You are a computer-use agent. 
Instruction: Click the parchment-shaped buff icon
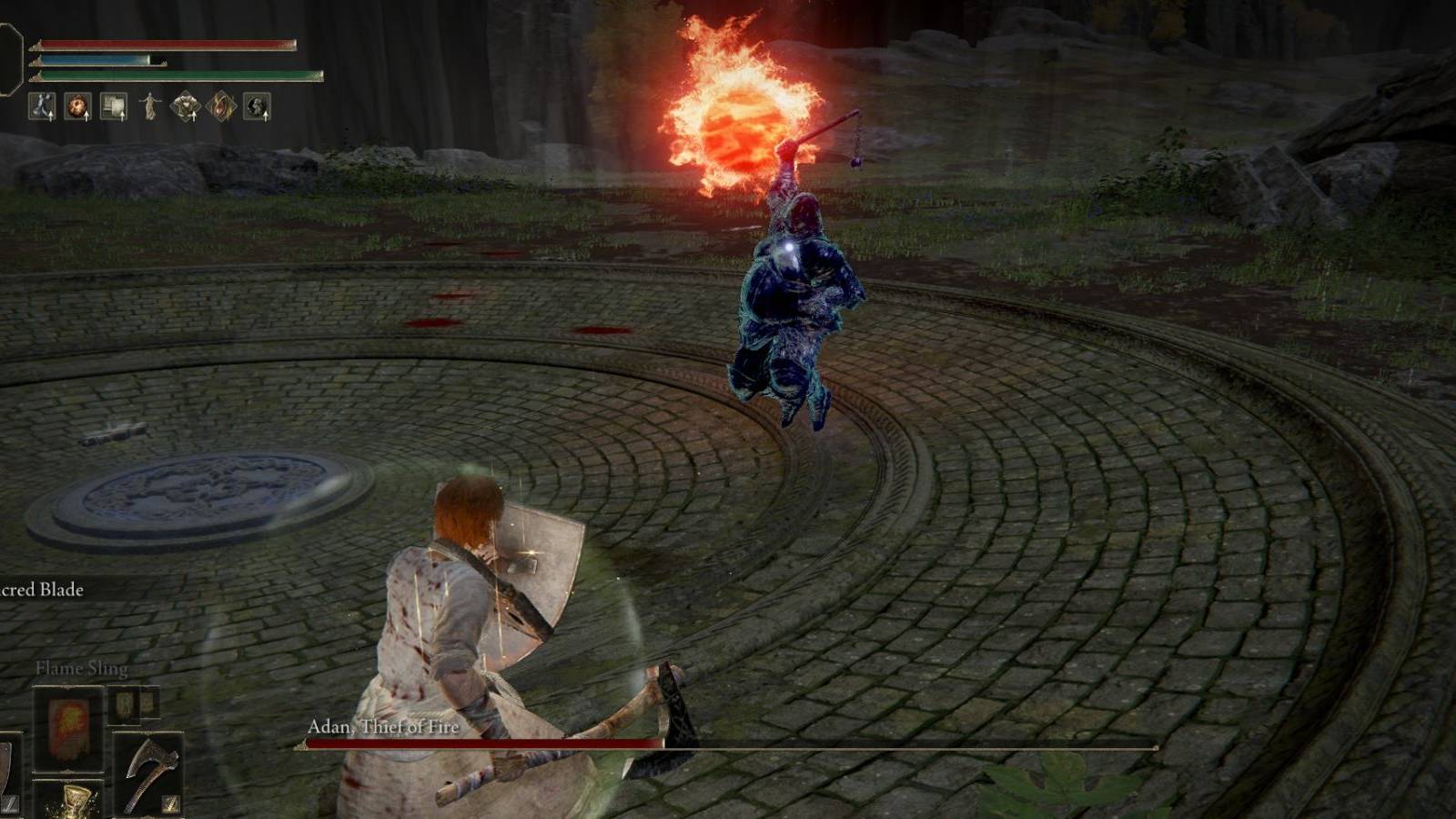[113, 105]
